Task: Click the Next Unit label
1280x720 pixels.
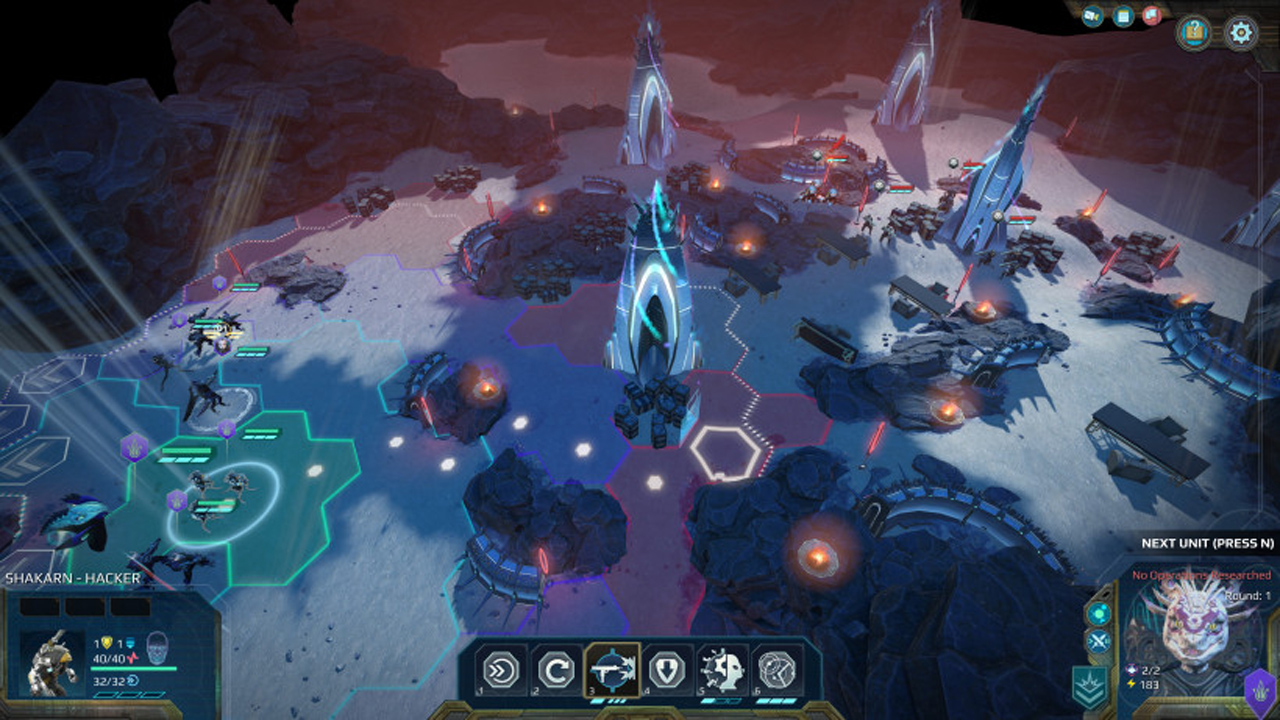Action: 1207,543
